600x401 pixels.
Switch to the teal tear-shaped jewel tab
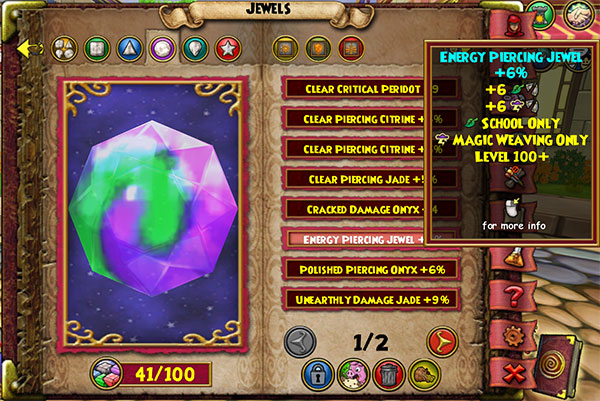tap(193, 47)
